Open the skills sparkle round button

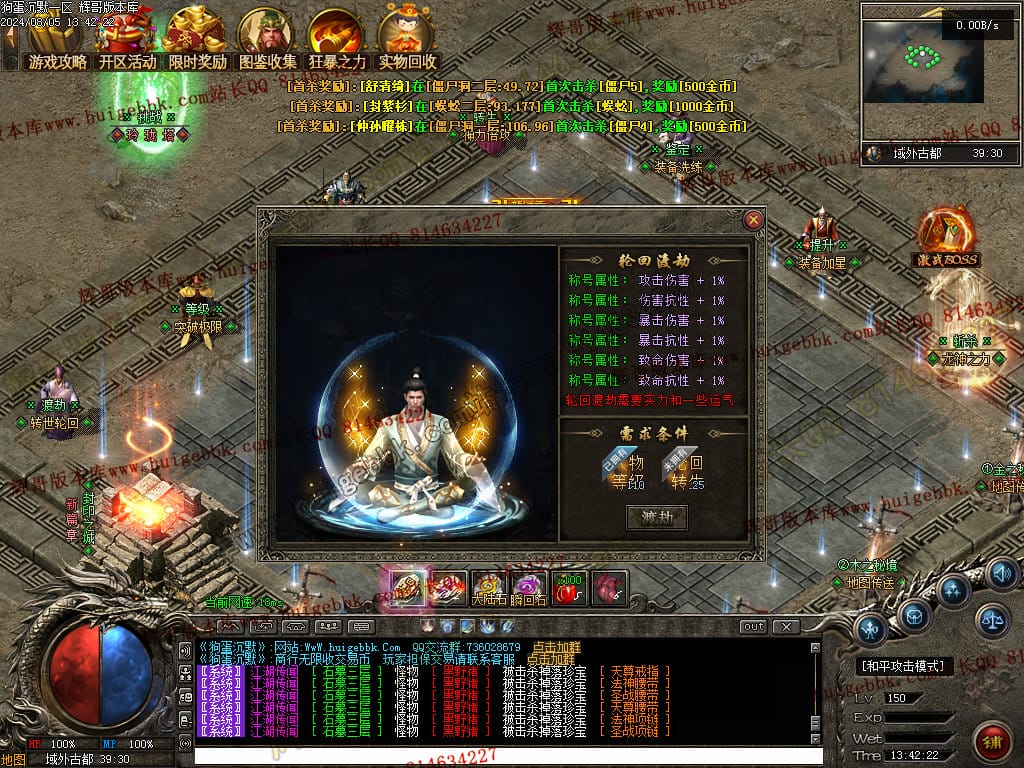954,590
